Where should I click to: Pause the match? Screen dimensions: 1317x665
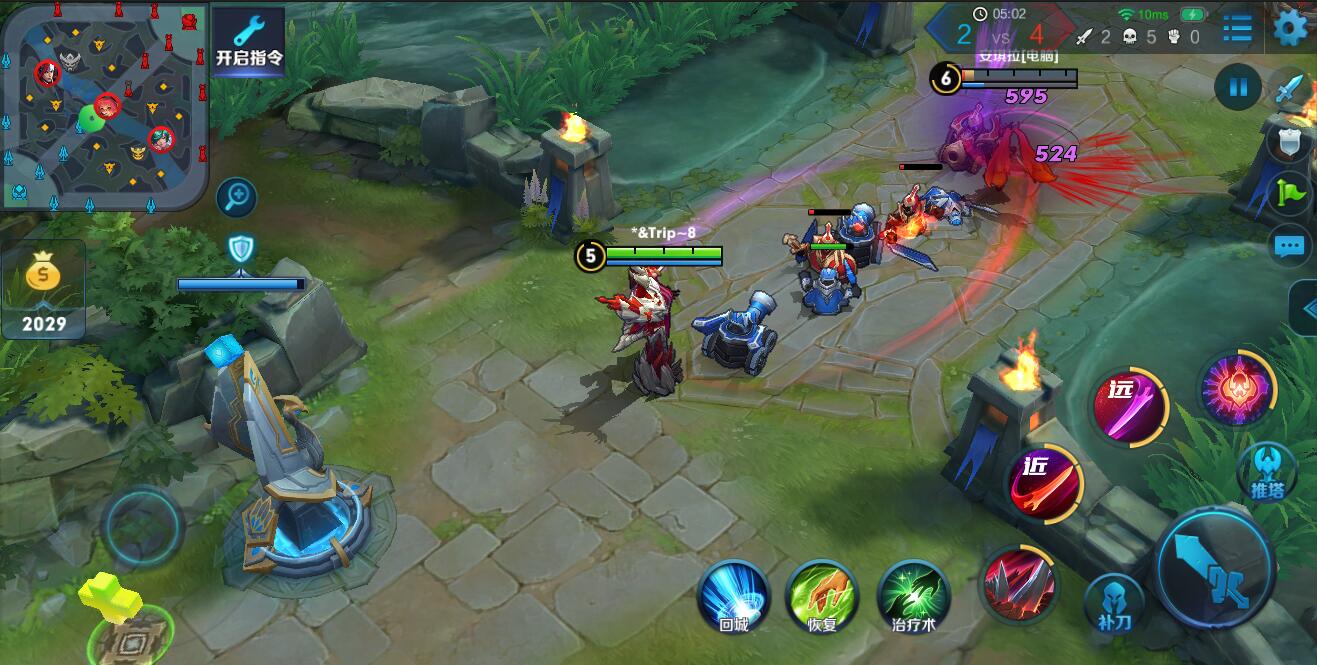(x=1238, y=88)
